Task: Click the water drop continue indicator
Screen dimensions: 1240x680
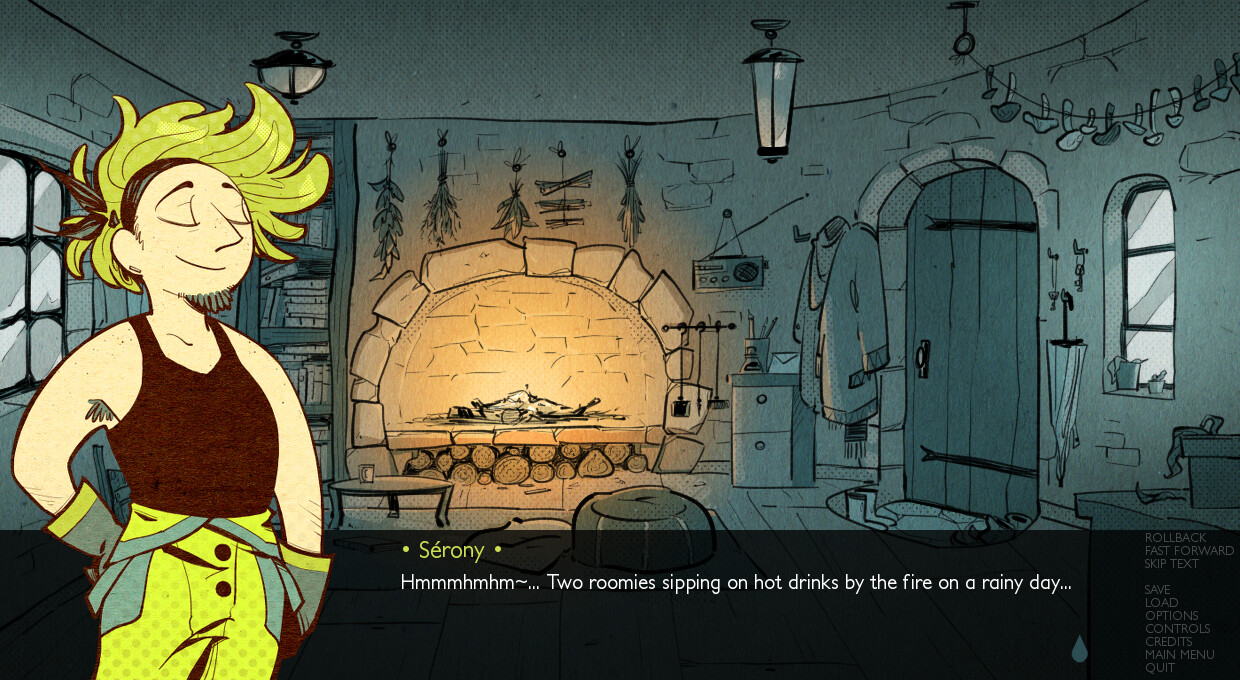Action: [1078, 650]
